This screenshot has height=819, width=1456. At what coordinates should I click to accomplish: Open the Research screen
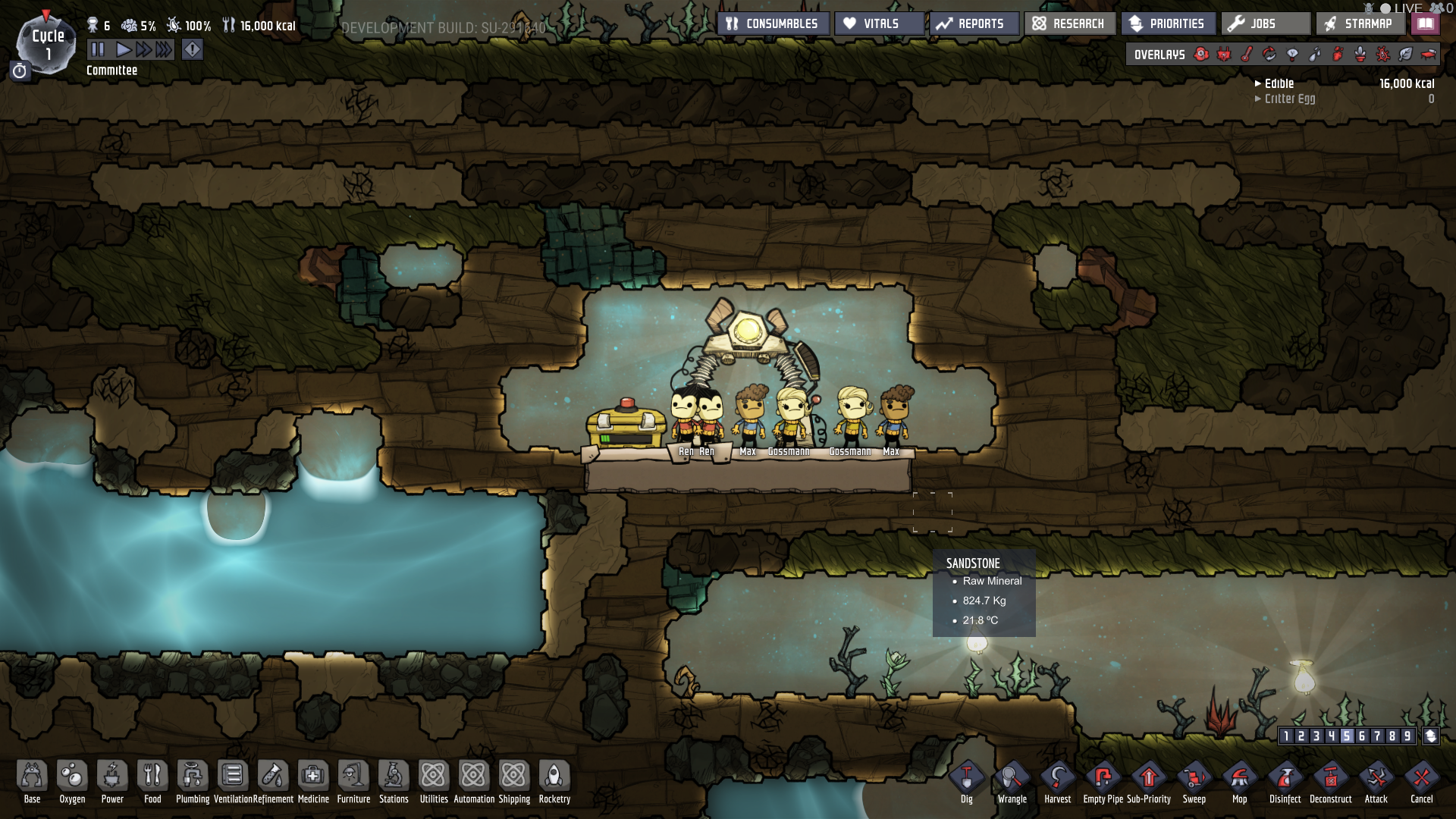[x=1069, y=24]
